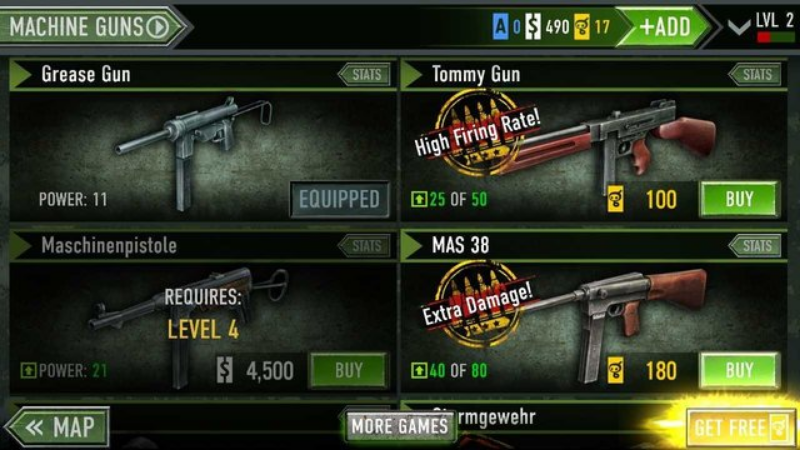Expand the LVL 2 dropdown arrow
Viewport: 800px width, 450px height.
point(739,27)
